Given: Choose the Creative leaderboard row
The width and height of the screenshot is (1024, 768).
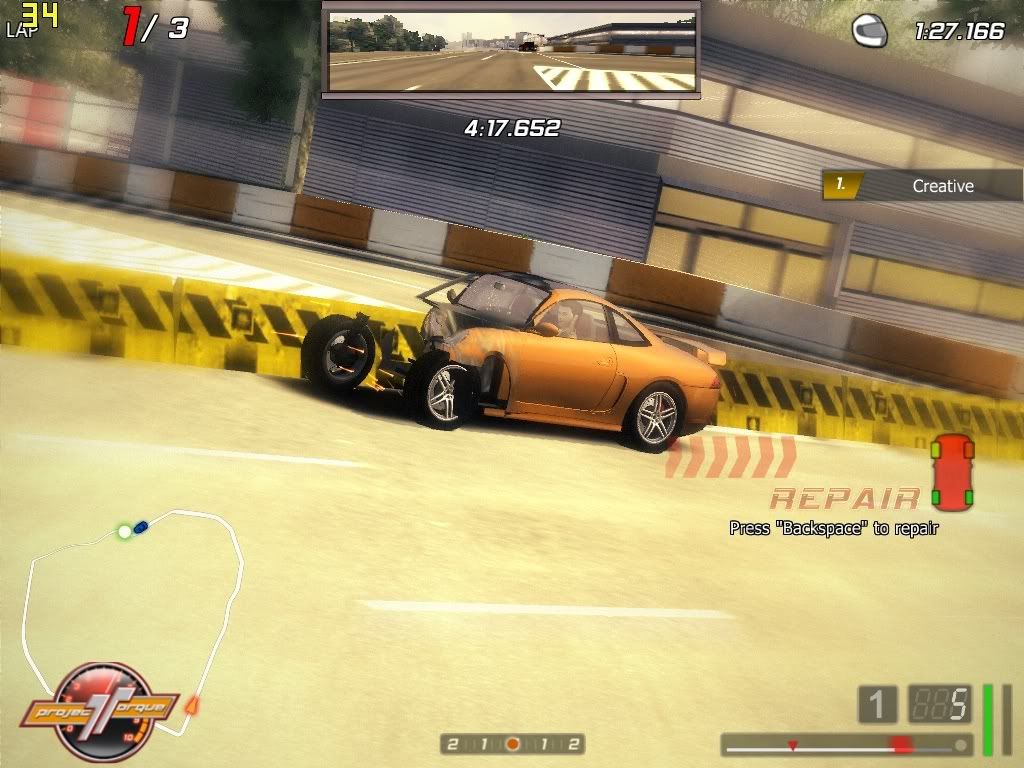Looking at the screenshot, I should coord(921,185).
